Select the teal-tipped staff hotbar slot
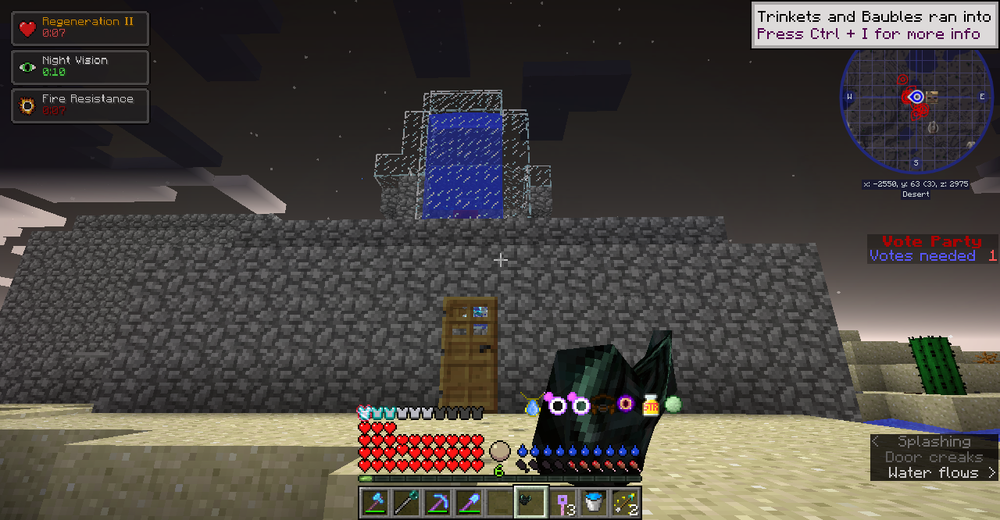The image size is (1000, 520). point(406,502)
